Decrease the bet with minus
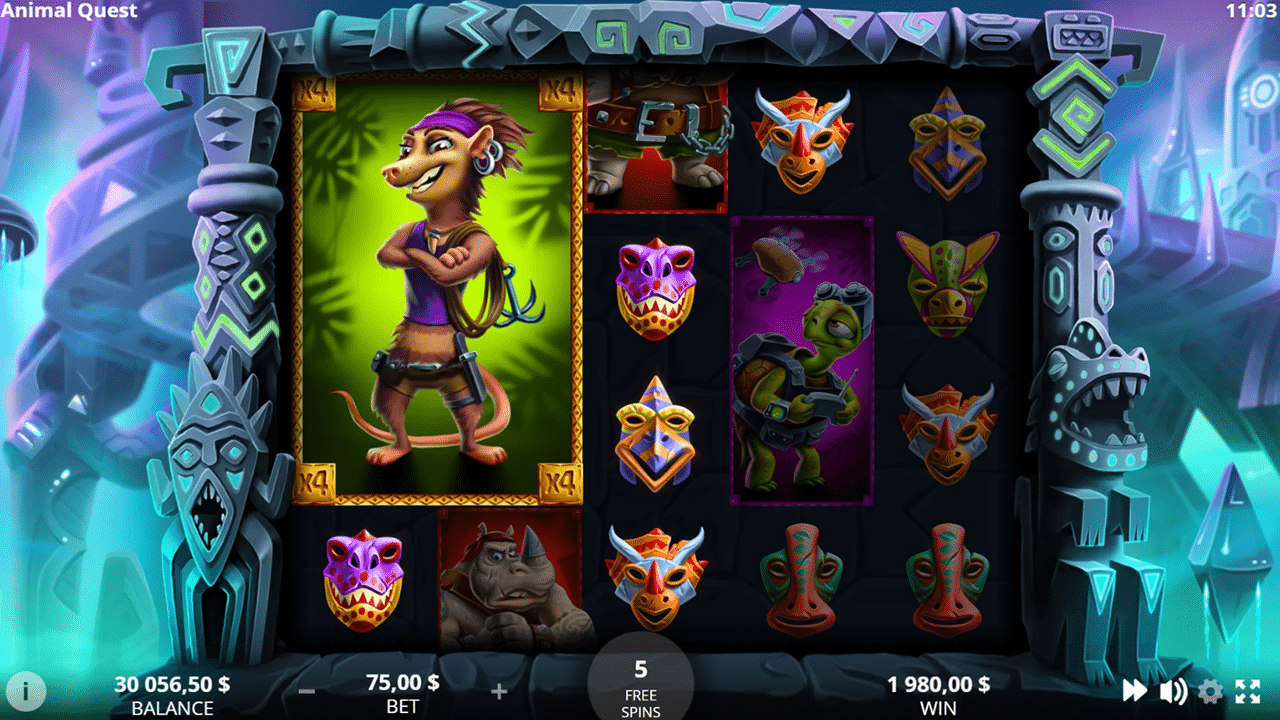 (306, 691)
